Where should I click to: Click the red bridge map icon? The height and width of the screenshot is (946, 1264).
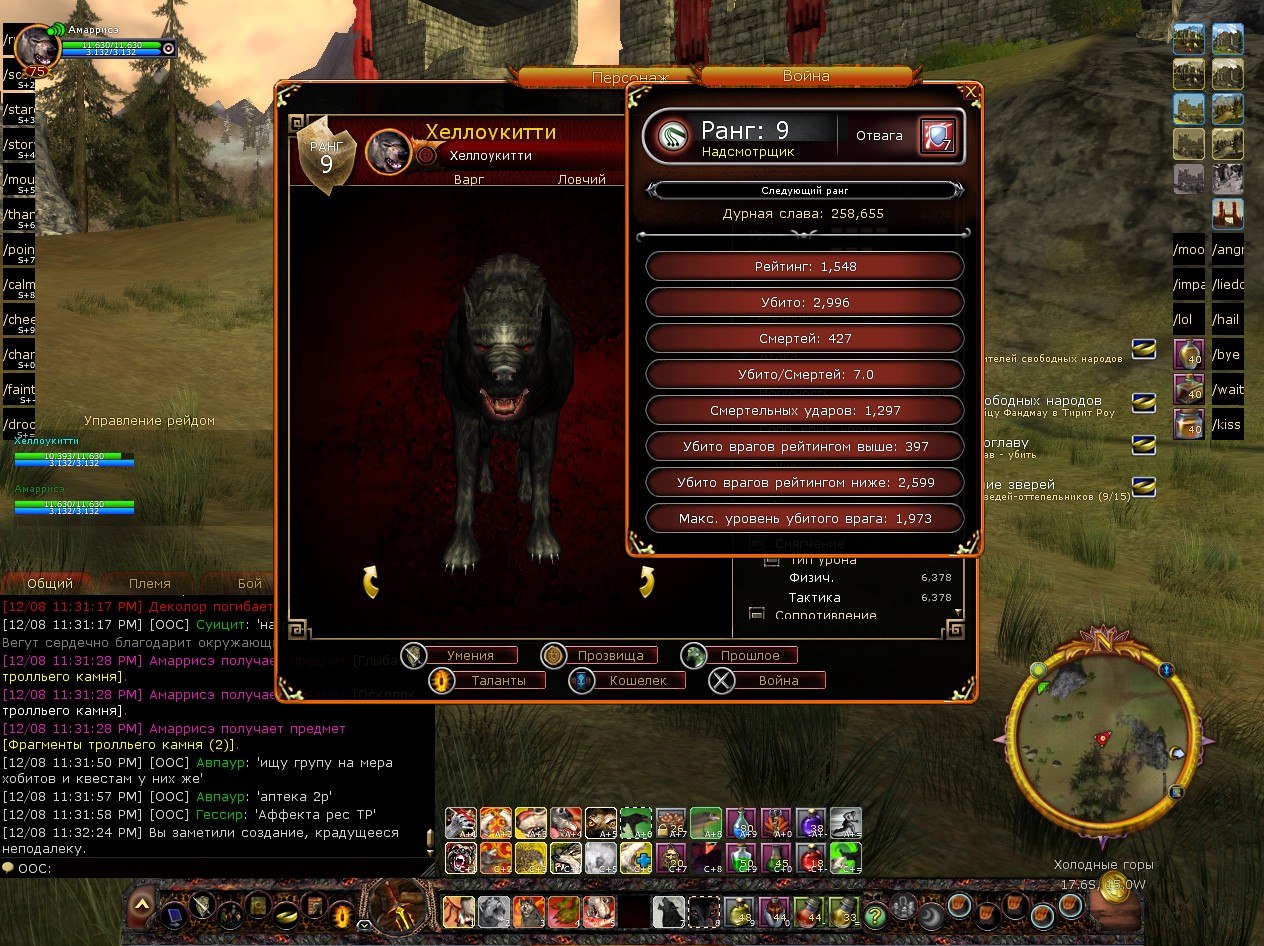(1227, 213)
